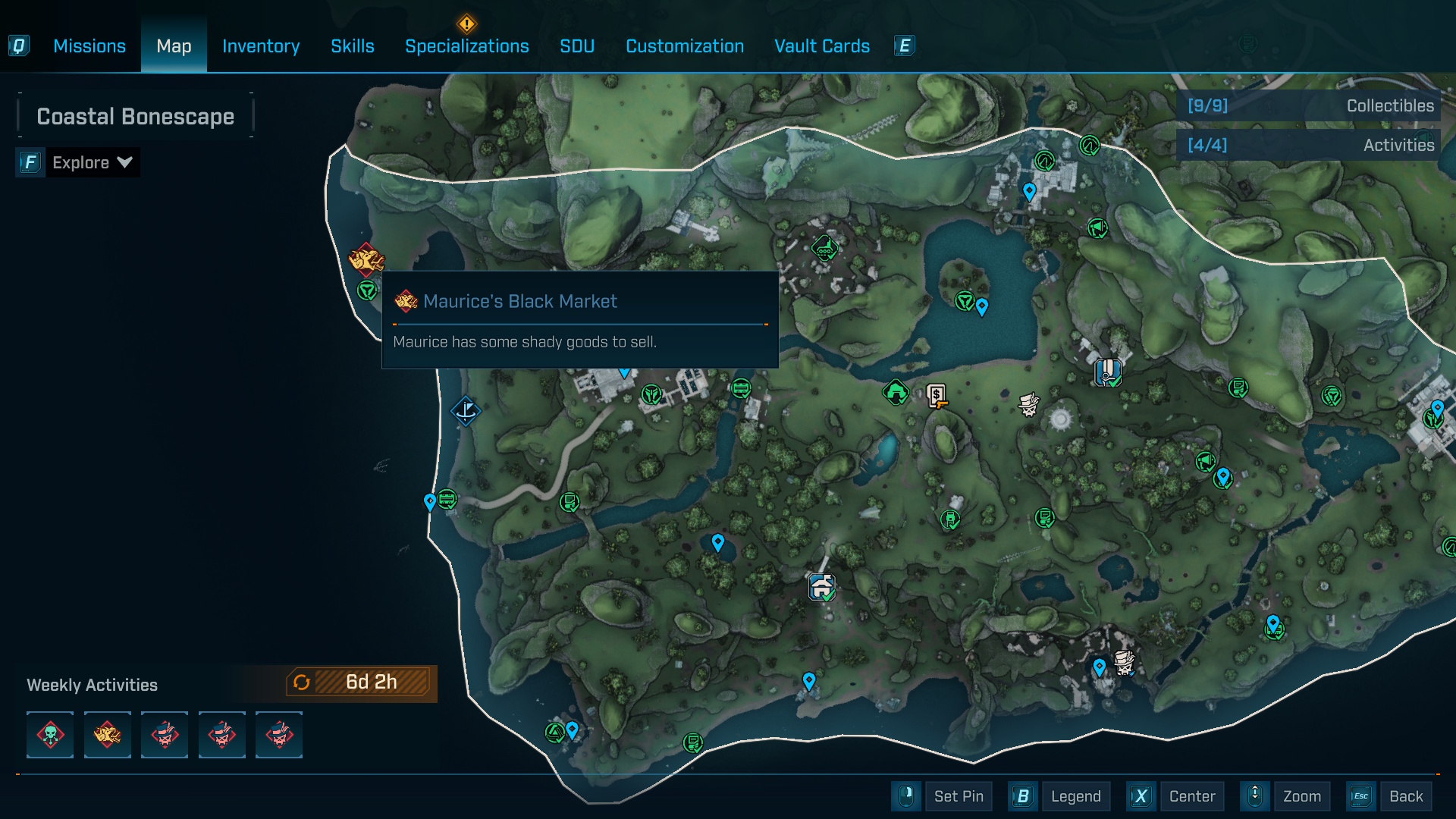Viewport: 1456px width, 819px height.
Task: Switch to Vault Cards tab
Action: point(821,46)
